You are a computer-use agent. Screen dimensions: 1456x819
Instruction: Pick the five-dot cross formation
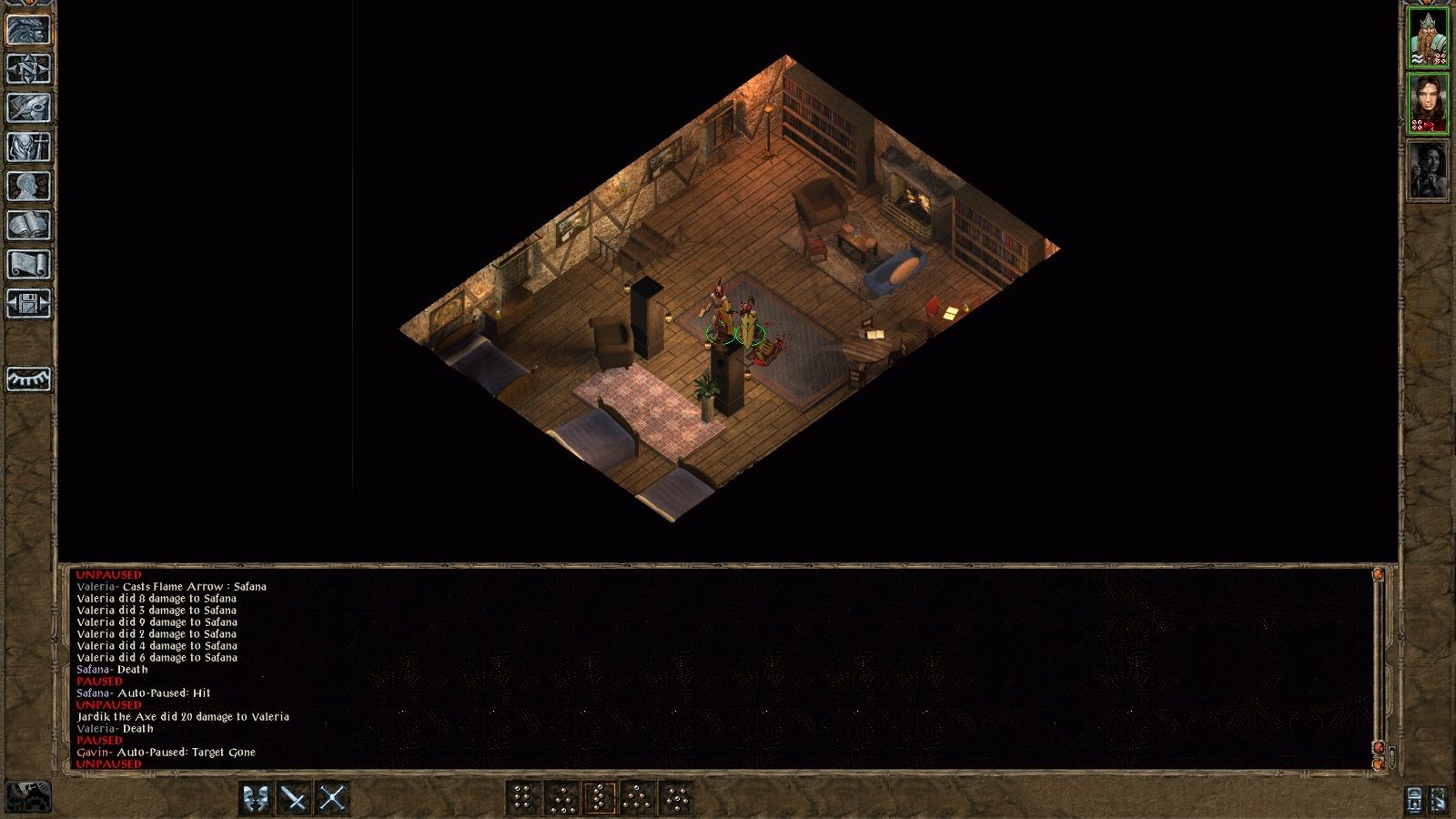[x=676, y=798]
